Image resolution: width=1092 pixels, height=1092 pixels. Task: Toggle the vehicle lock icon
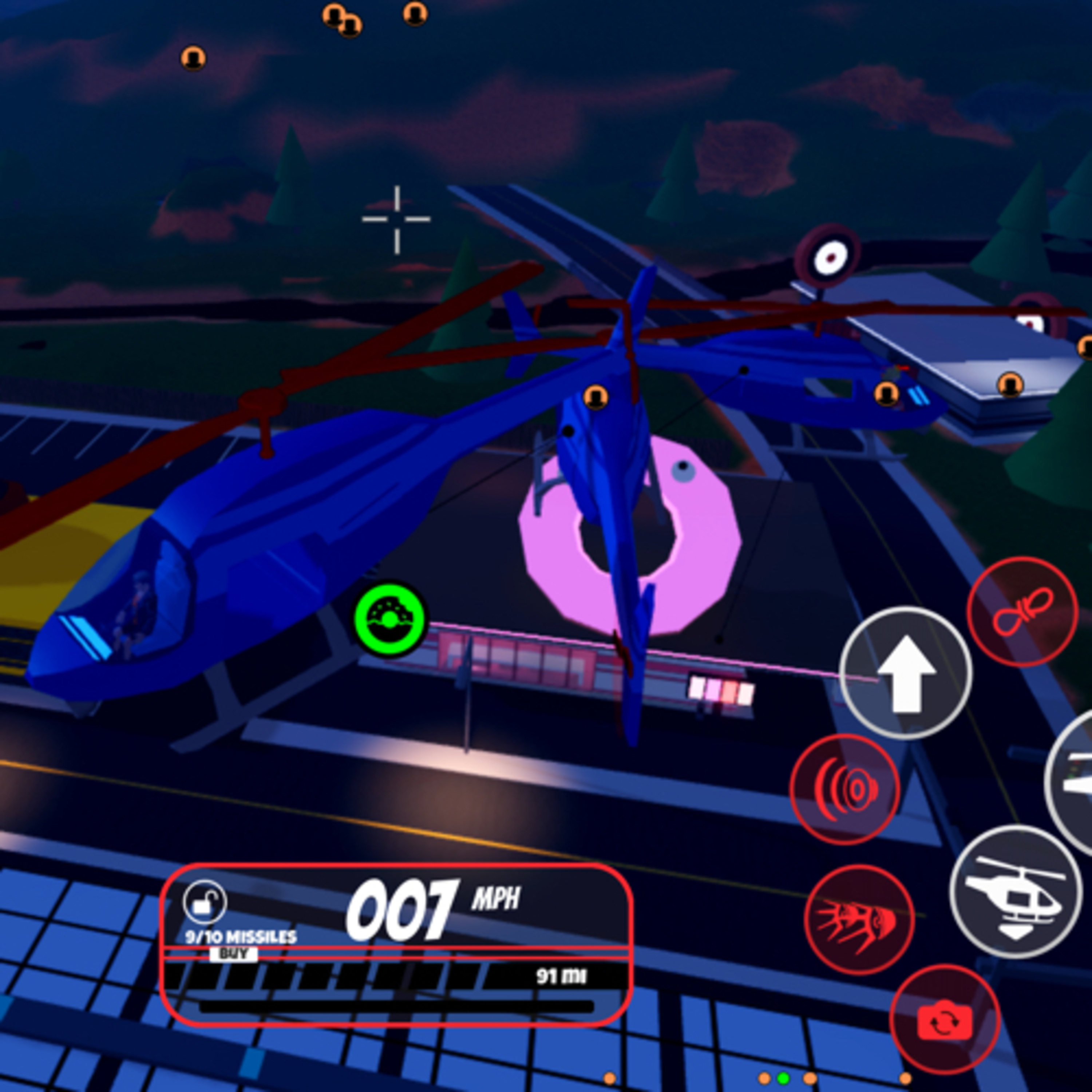(205, 903)
